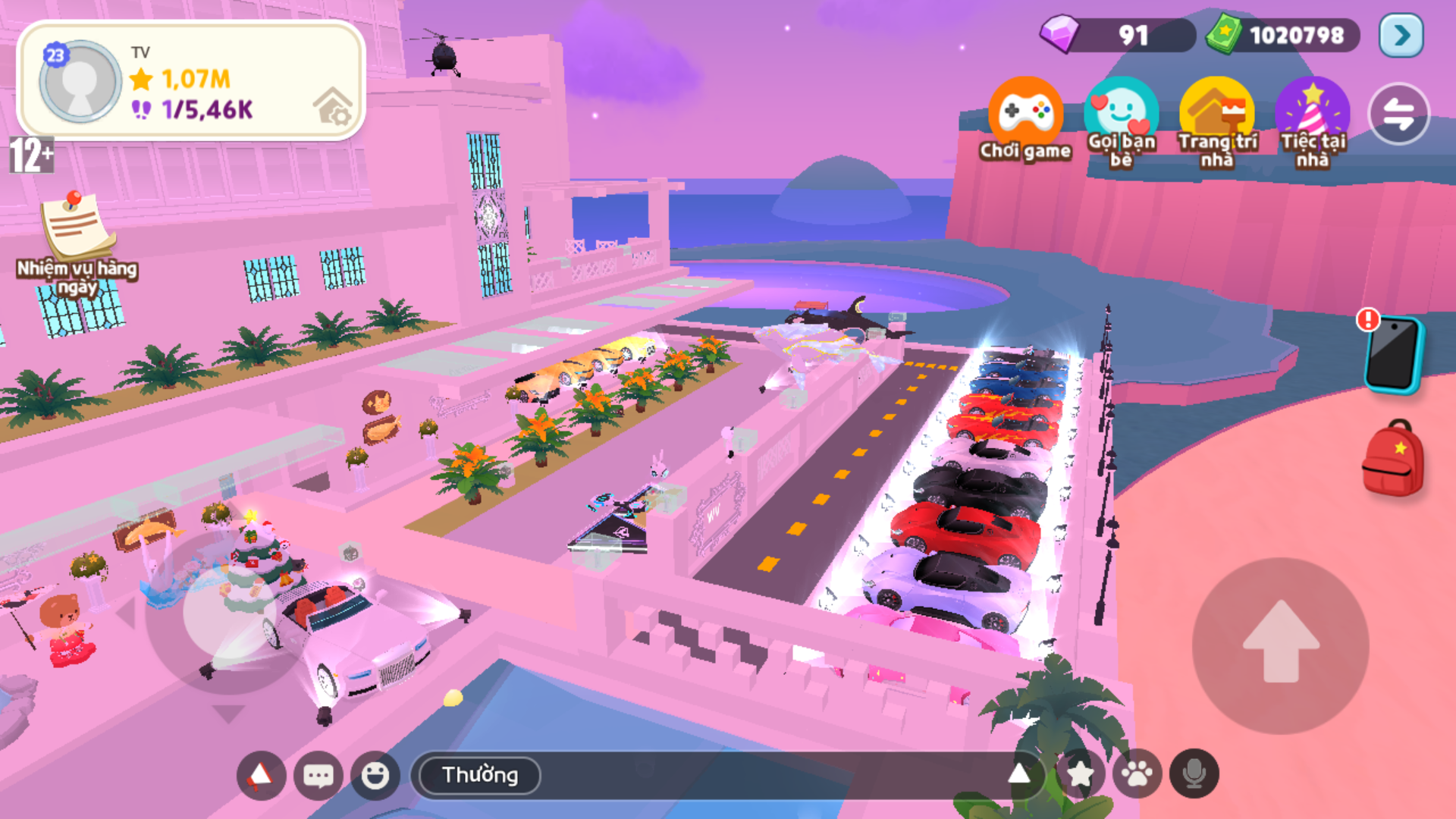The image size is (1456, 819).
Task: Expand the blue arrow next to cash
Action: (x=1401, y=36)
